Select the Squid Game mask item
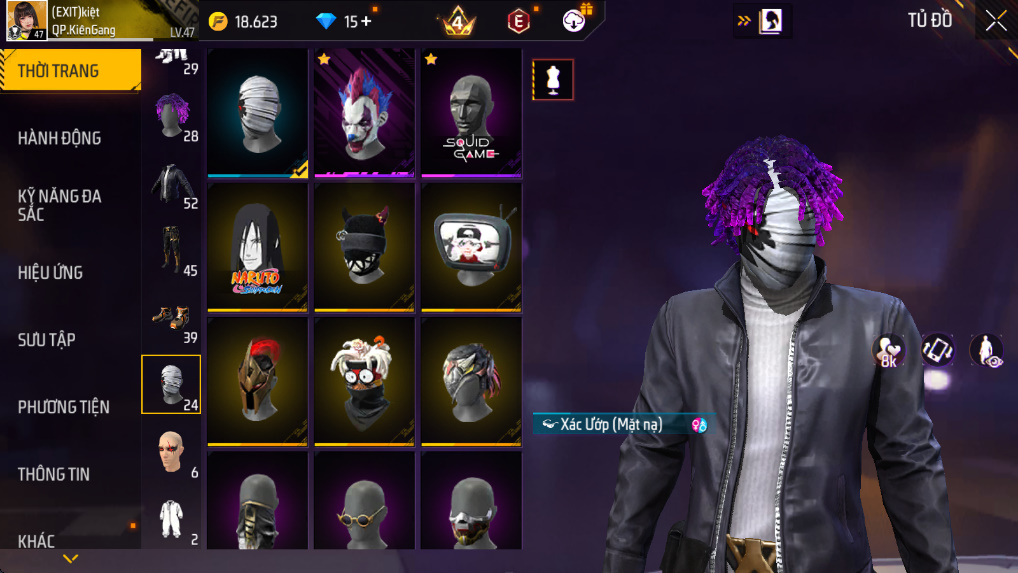Screen dimensions: 1018x573 pyautogui.click(x=471, y=112)
